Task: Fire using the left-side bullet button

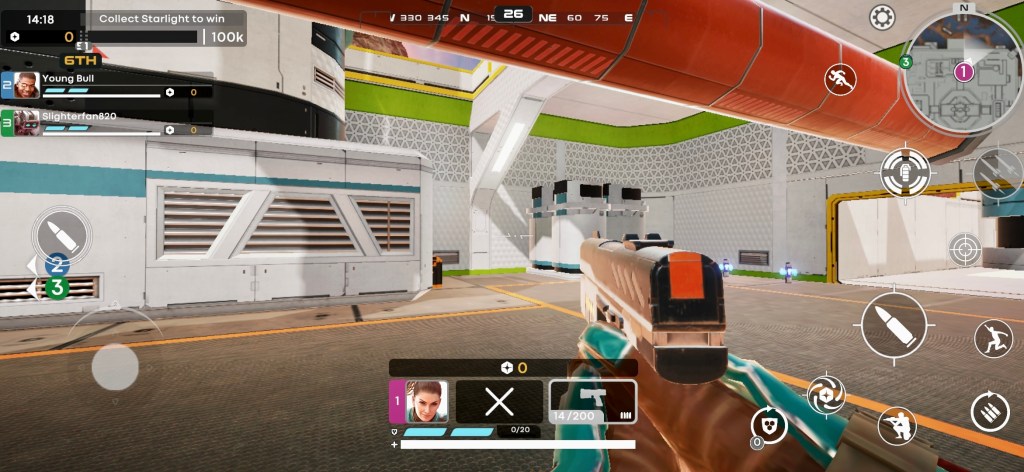Action: click(62, 236)
